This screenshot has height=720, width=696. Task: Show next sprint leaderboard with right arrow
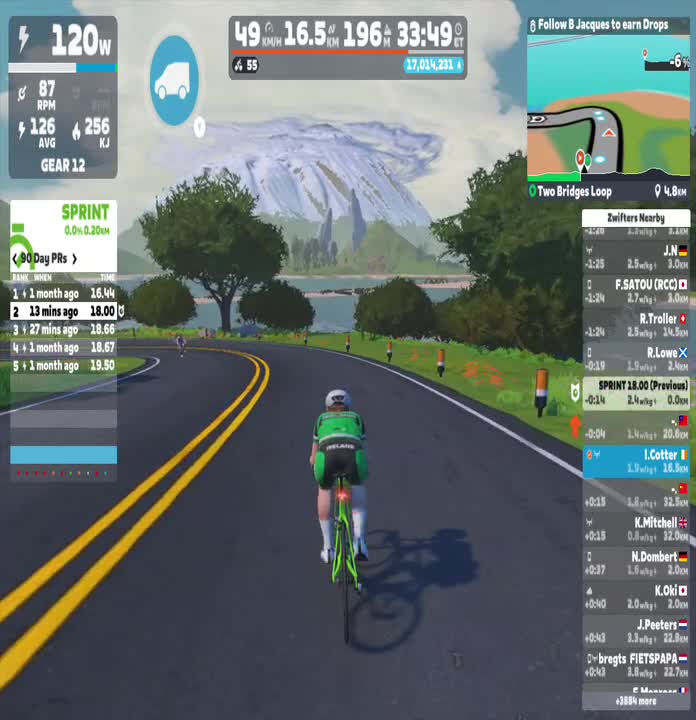[x=74, y=259]
